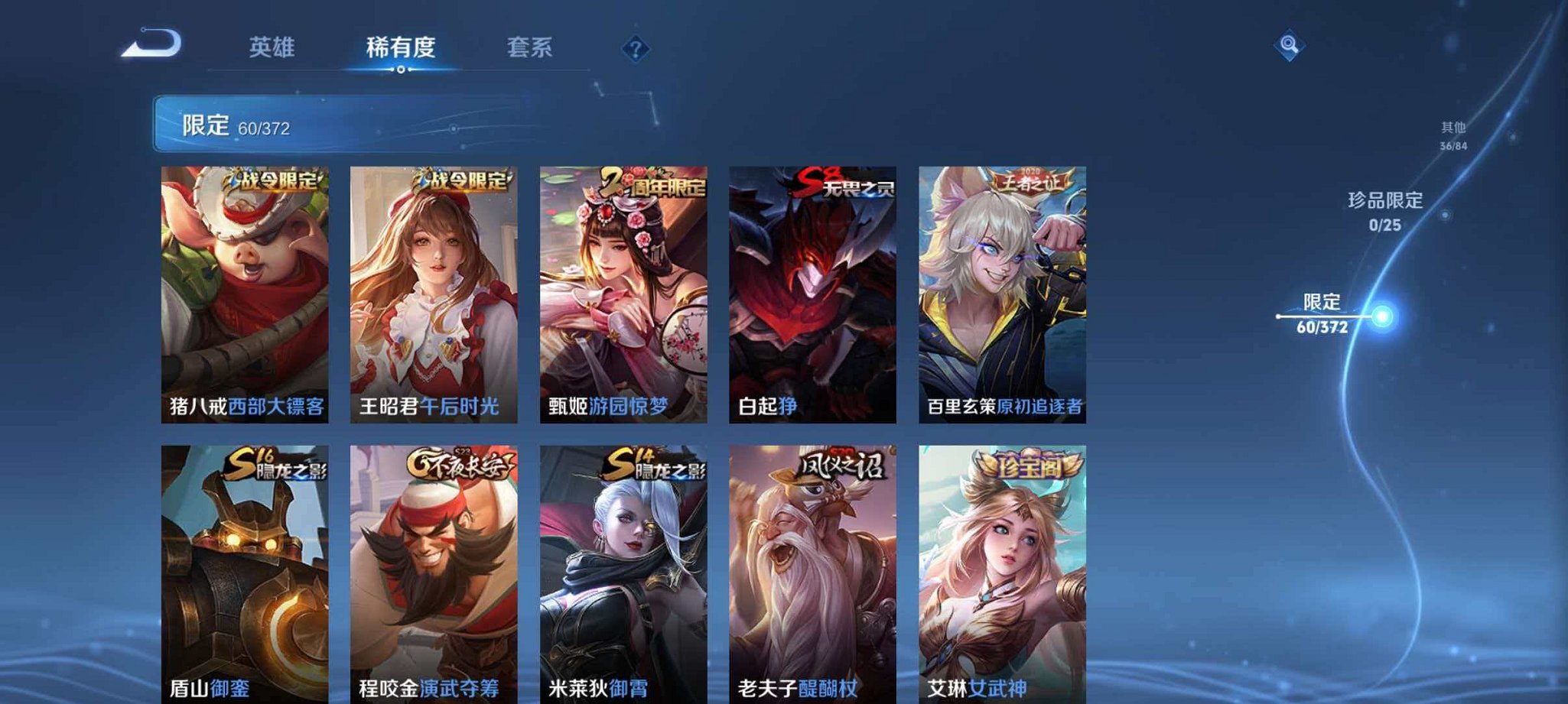Click the 稀有度 tab header
Screen dimensions: 1568x704
click(x=404, y=47)
